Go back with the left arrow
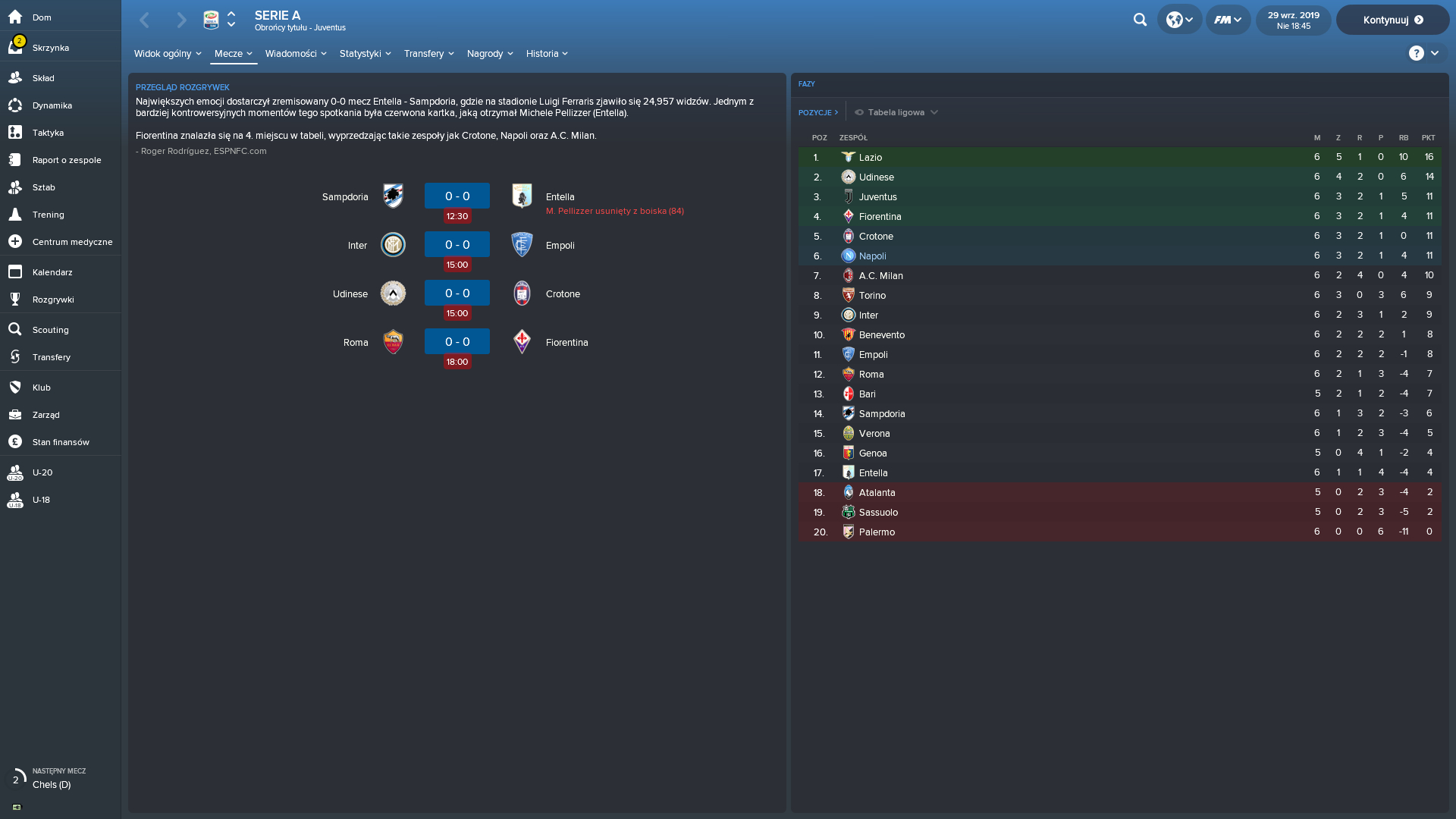 [x=145, y=20]
